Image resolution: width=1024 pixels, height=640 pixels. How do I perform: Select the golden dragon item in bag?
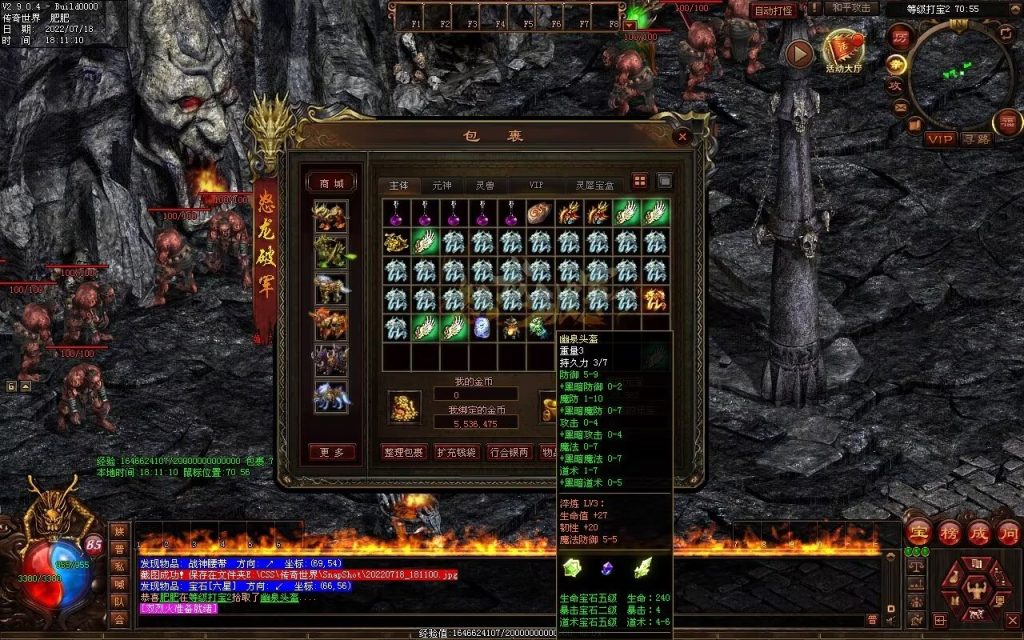click(x=396, y=241)
